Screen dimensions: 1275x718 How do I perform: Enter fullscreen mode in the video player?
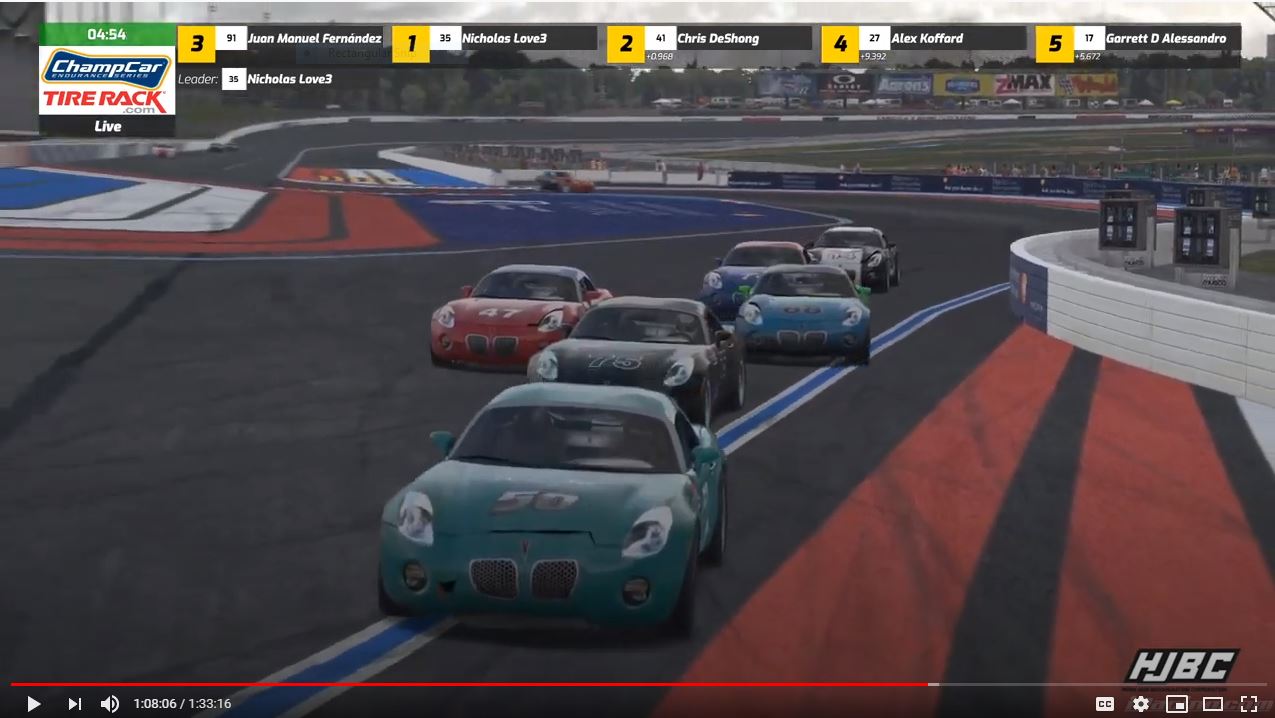pyautogui.click(x=1248, y=703)
